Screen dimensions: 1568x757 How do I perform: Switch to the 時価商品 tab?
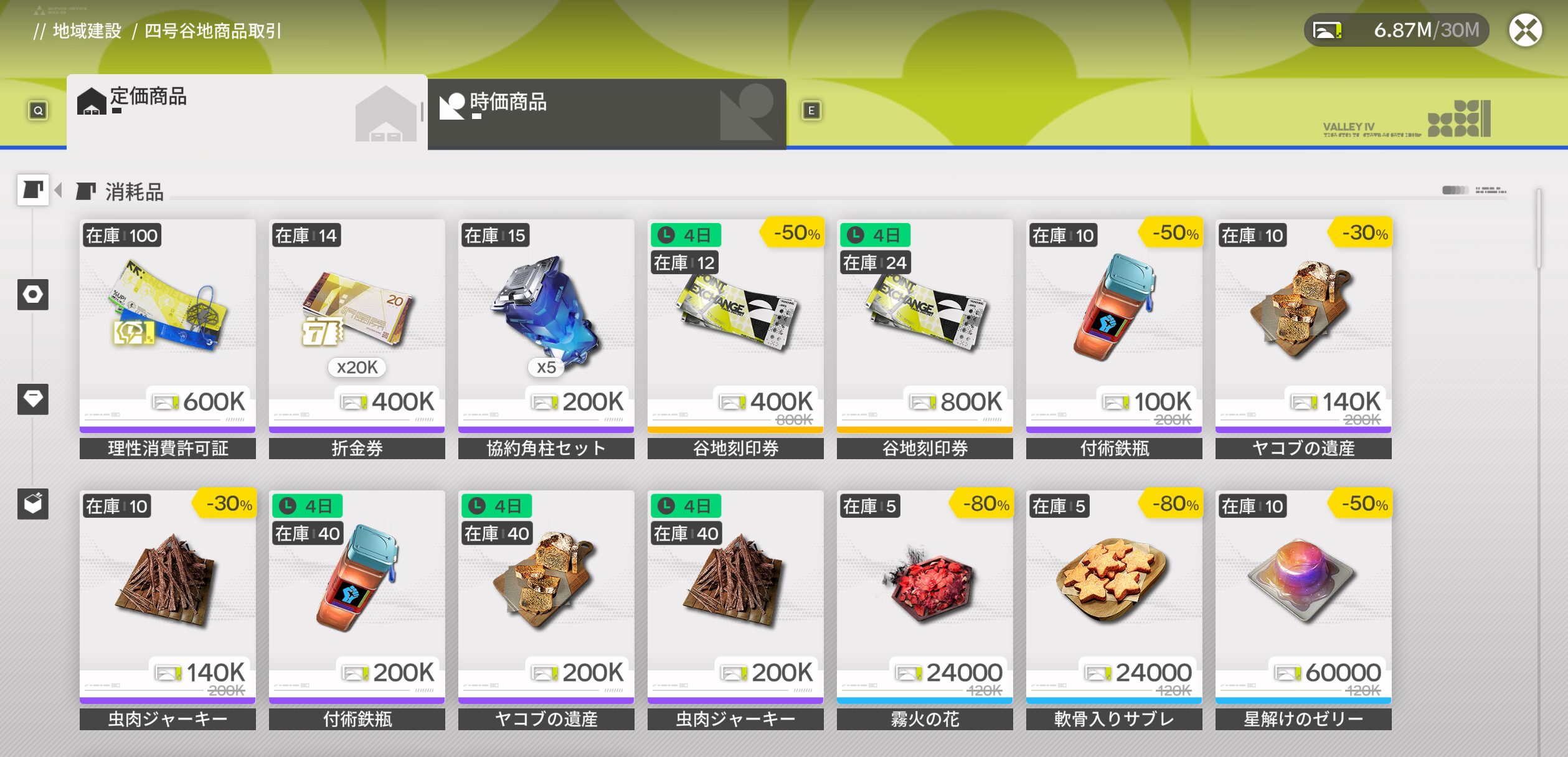[x=606, y=113]
